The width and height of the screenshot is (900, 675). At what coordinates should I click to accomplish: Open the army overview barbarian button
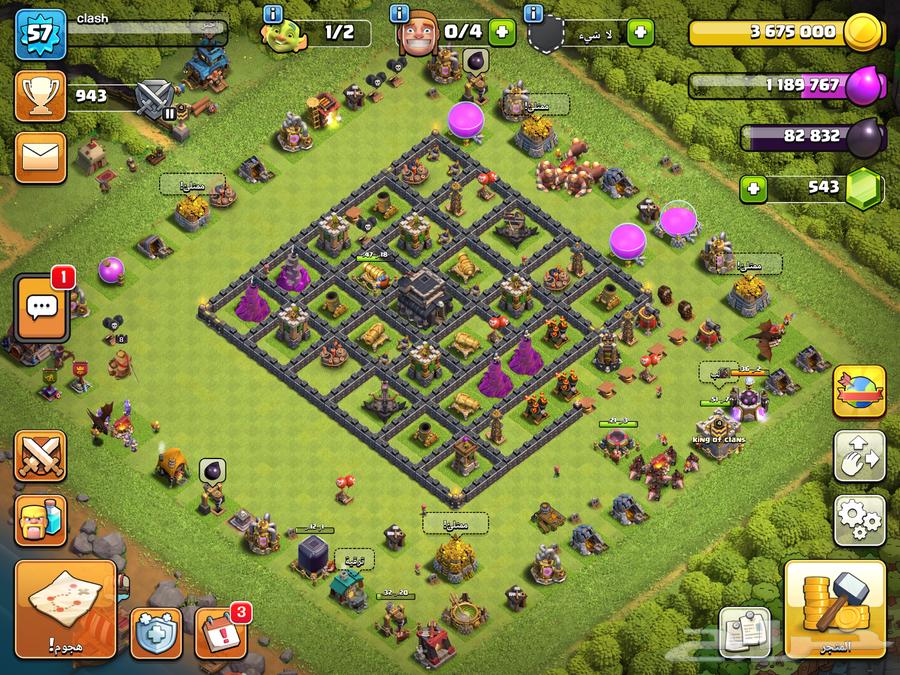click(40, 520)
